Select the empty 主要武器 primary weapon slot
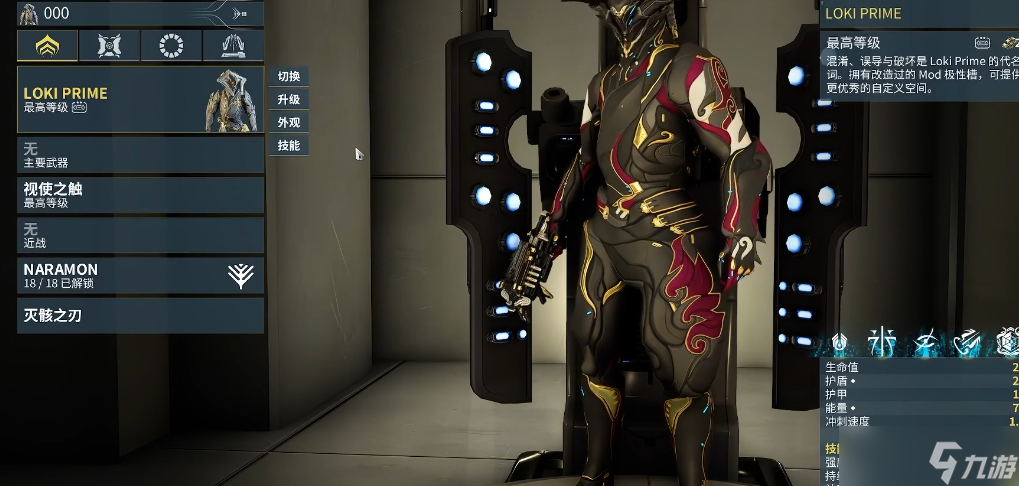1019x486 pixels. (140, 154)
